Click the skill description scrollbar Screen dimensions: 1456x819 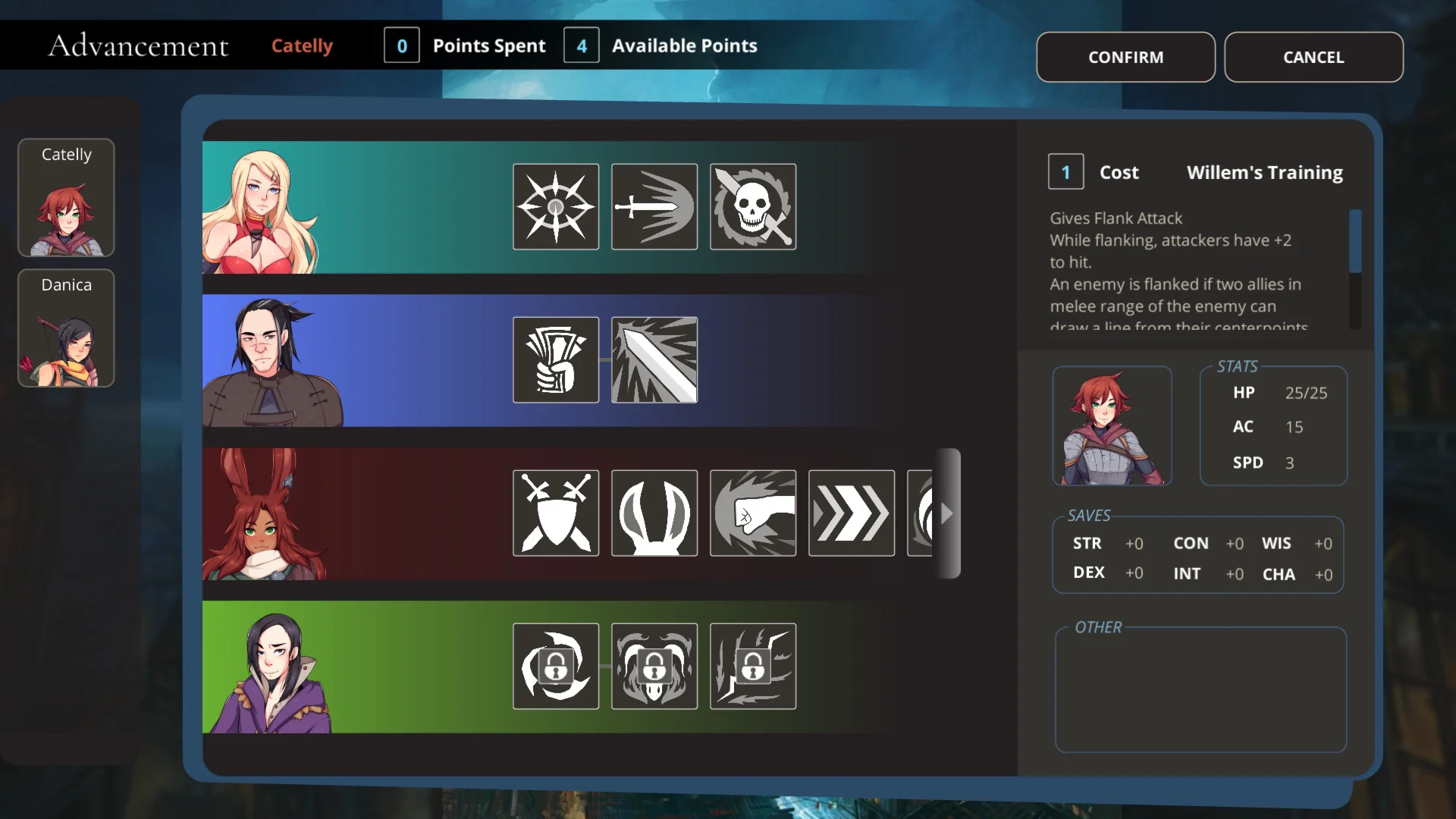[x=1355, y=241]
